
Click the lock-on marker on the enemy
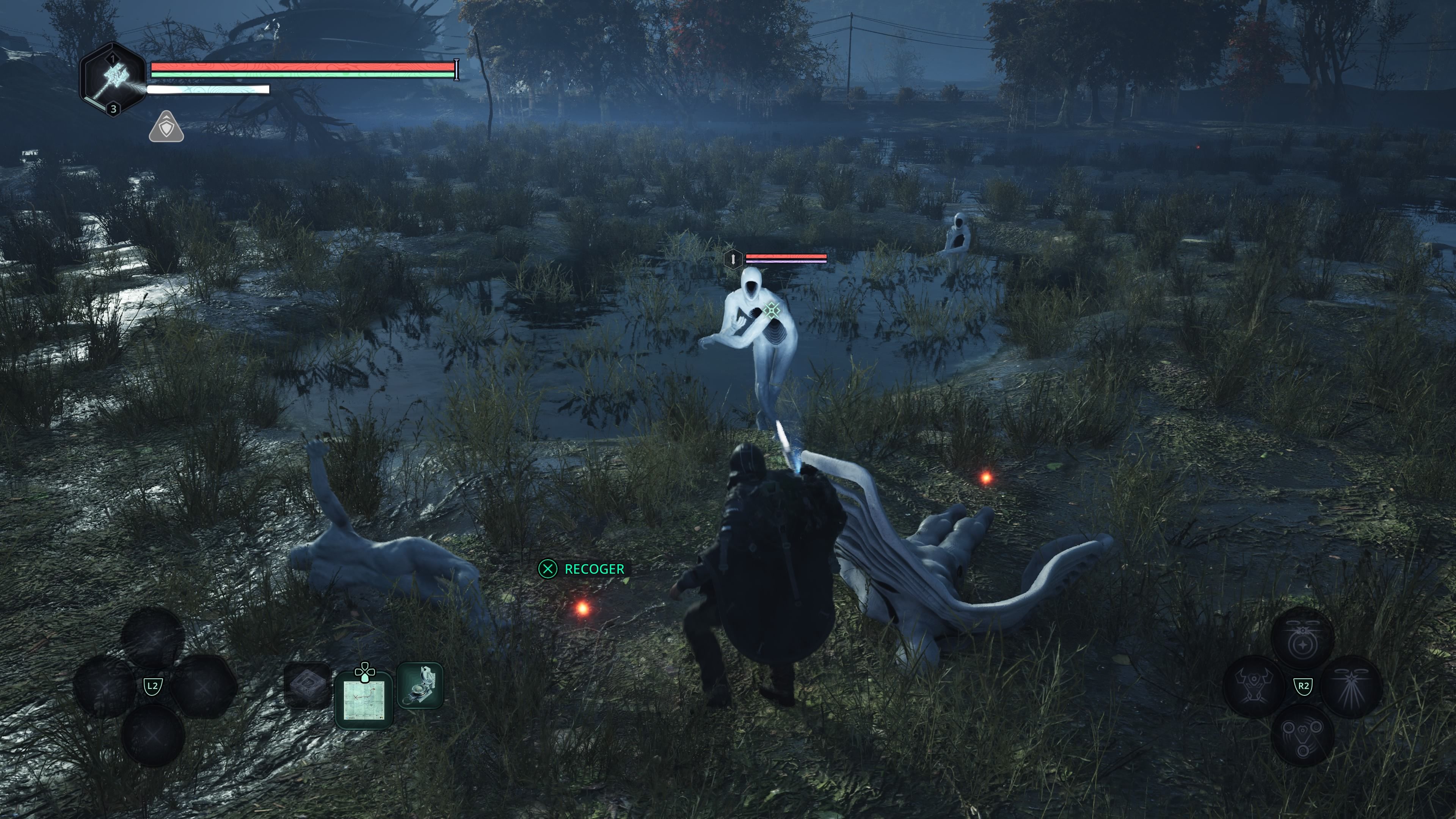pyautogui.click(x=772, y=310)
